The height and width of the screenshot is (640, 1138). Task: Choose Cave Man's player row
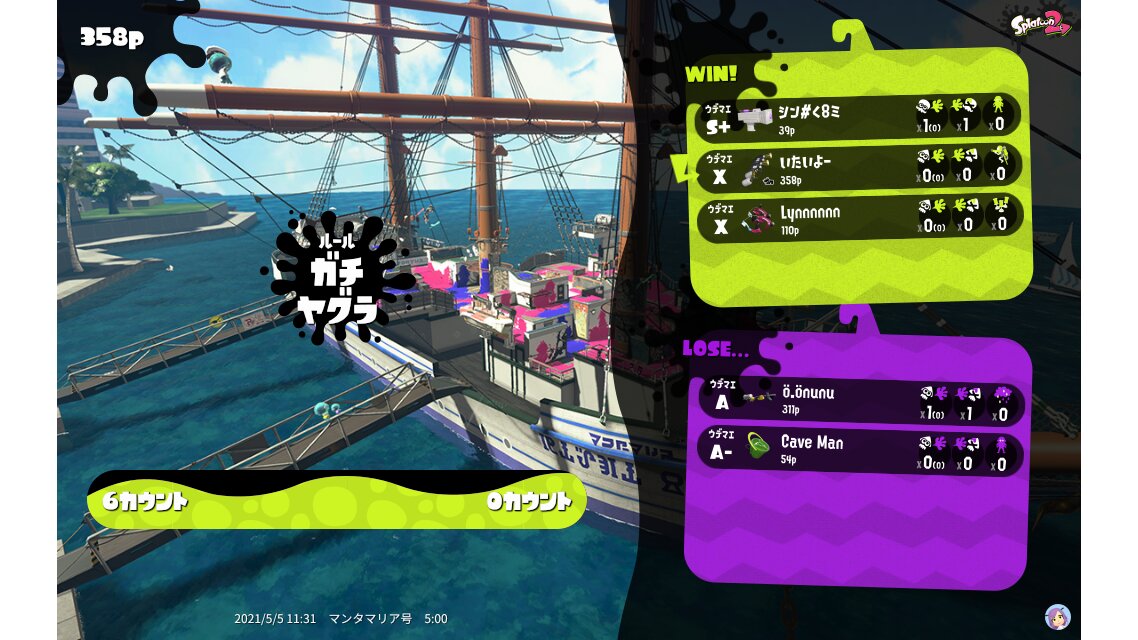click(860, 452)
